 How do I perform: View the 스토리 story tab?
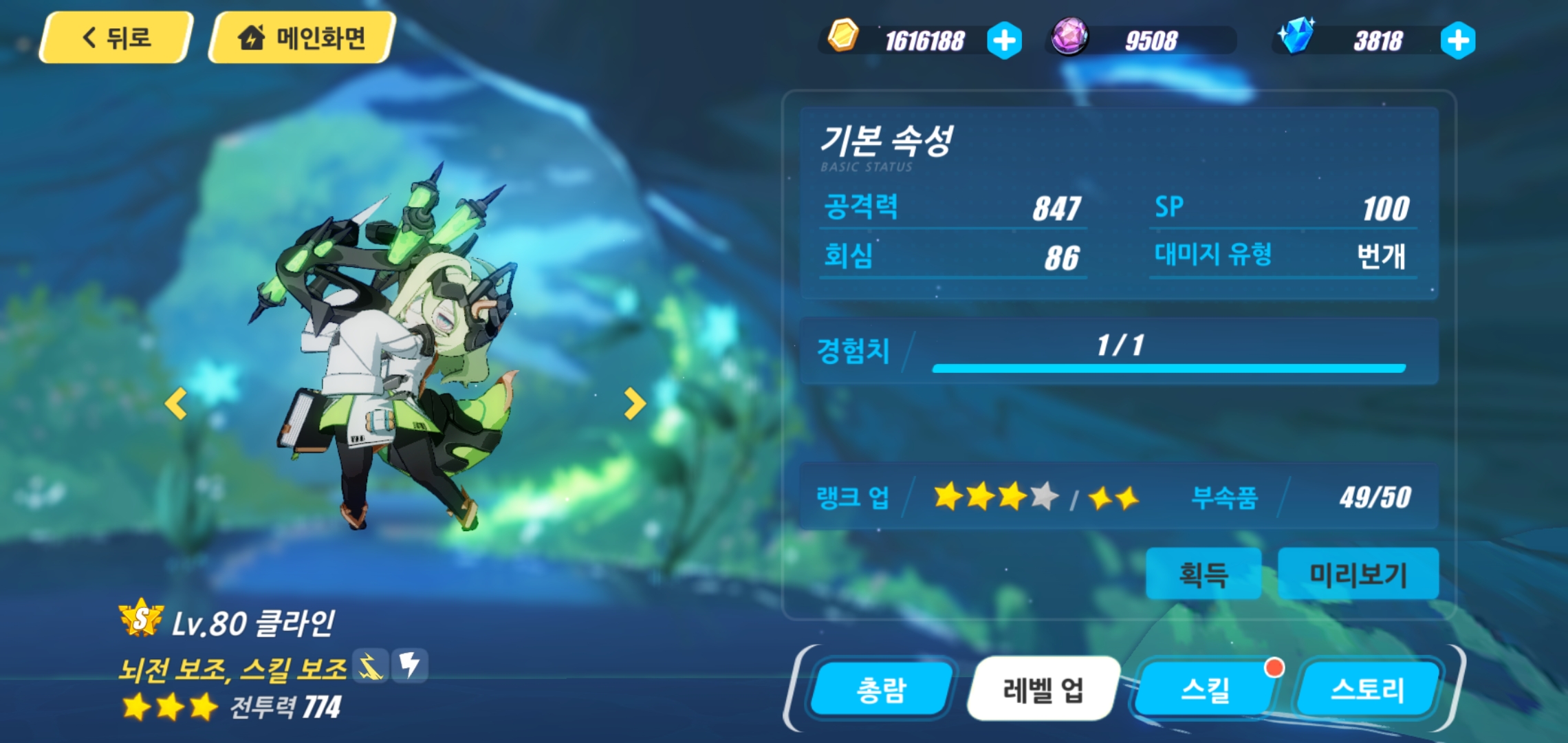[1367, 689]
